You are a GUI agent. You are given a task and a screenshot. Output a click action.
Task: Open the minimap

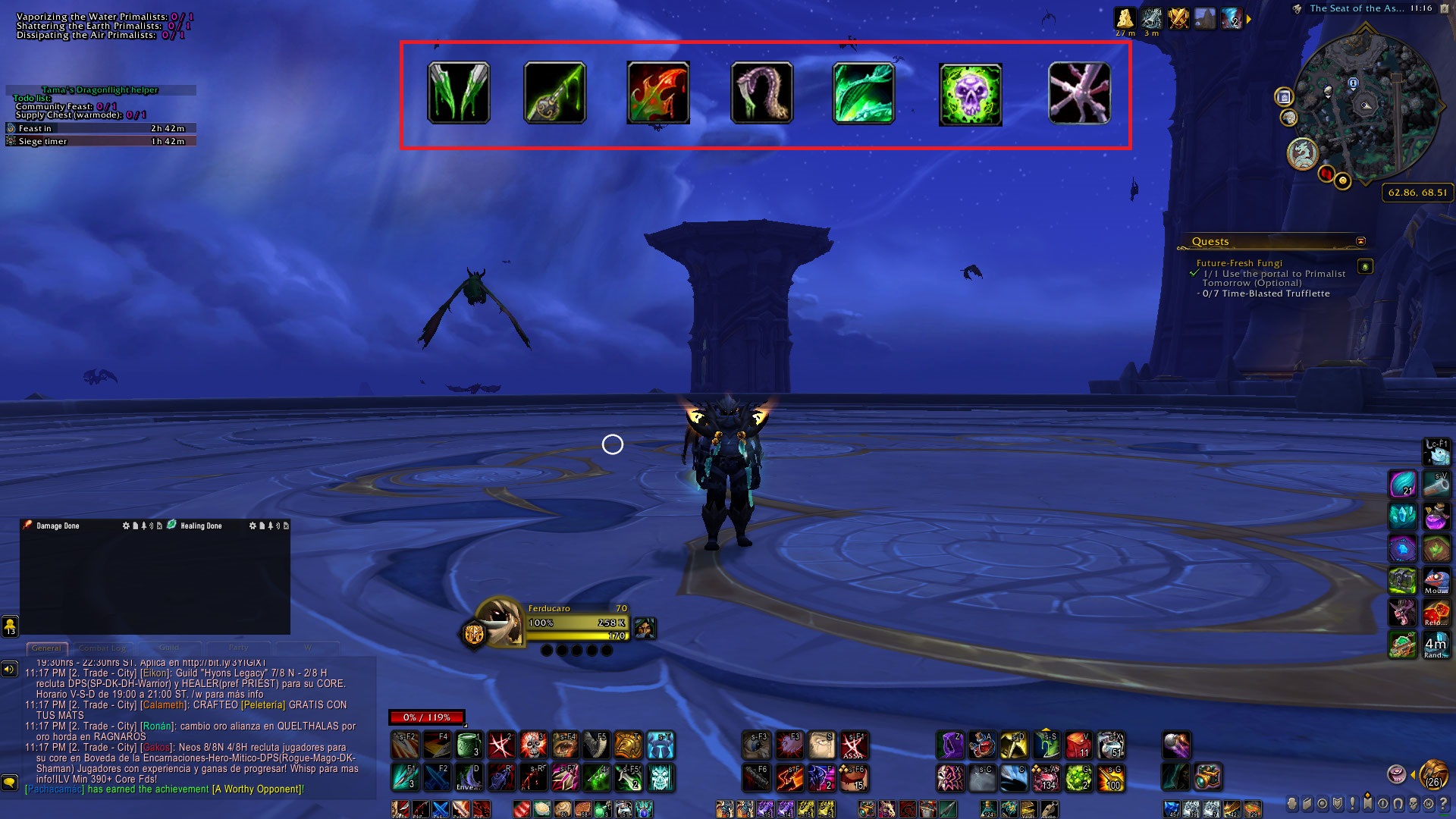tap(1365, 105)
